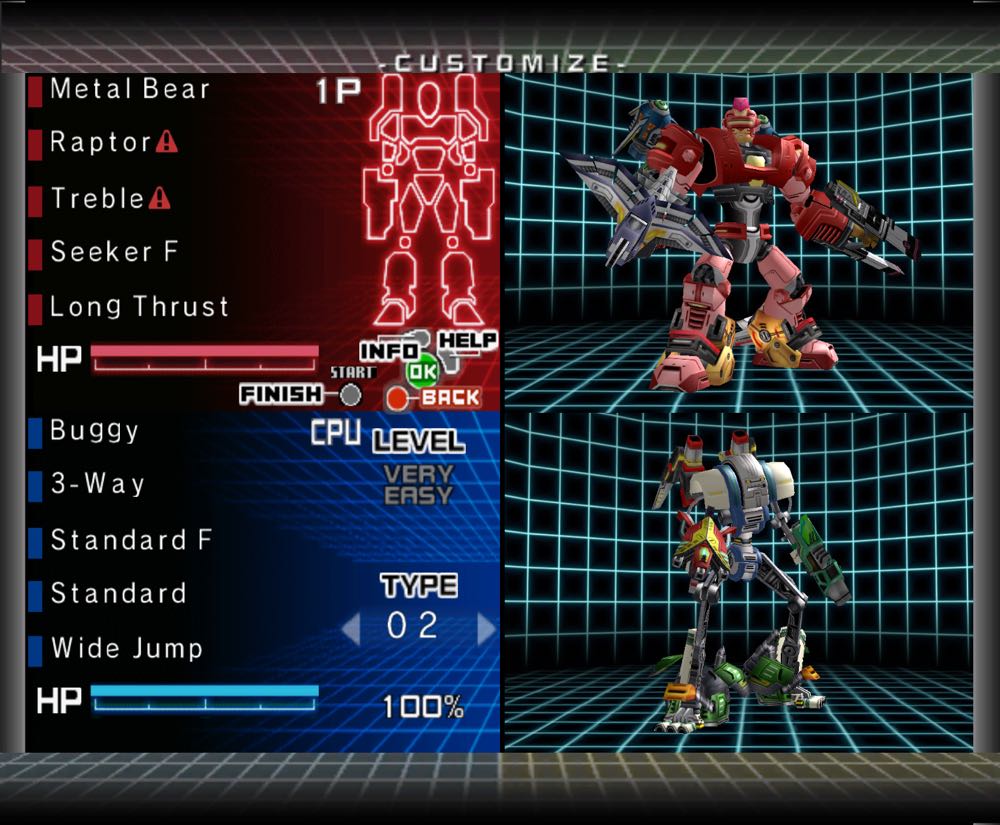This screenshot has height=825, width=1000.
Task: Click the left arrow beside Type 02
Action: pos(350,629)
